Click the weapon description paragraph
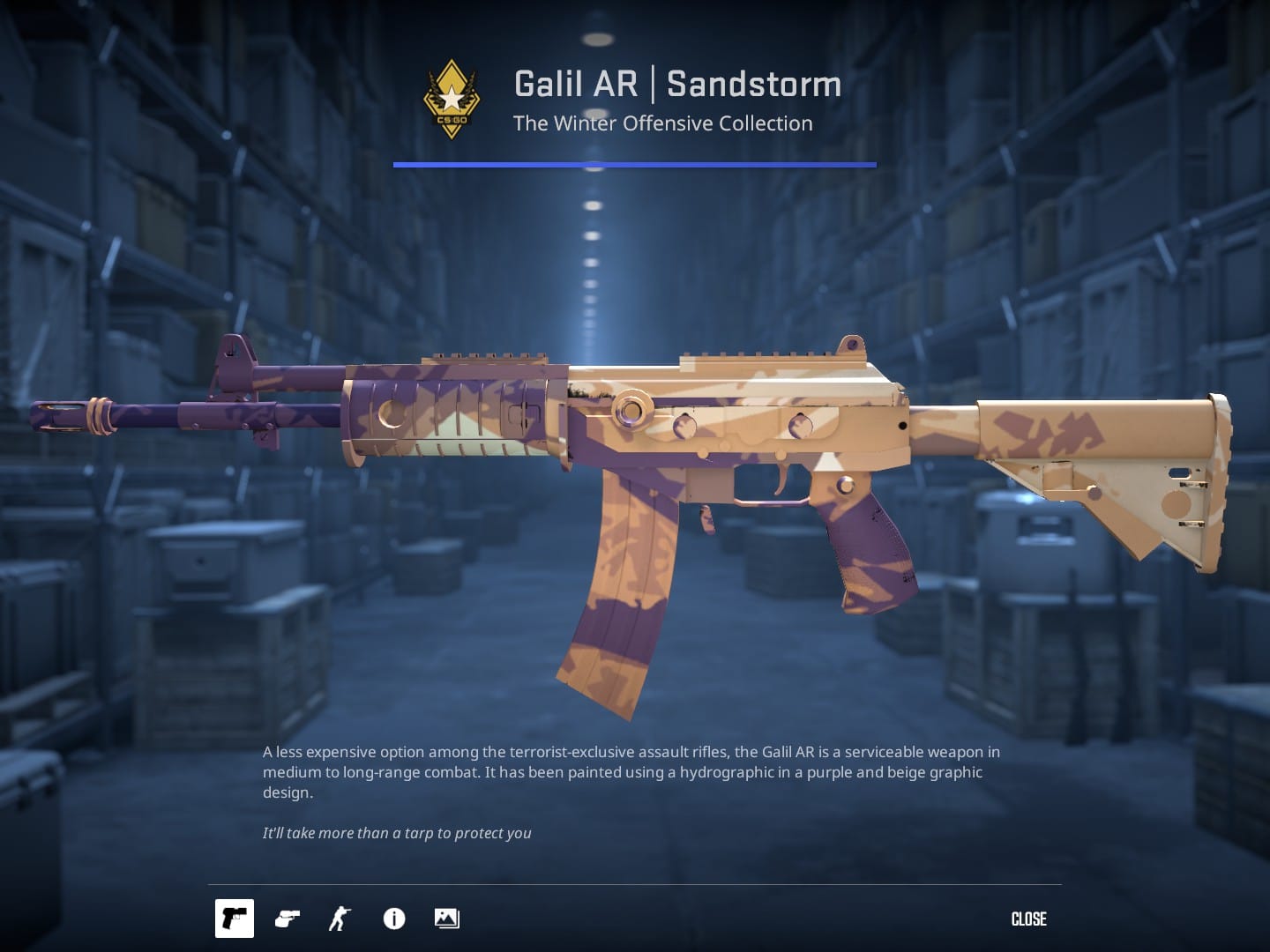1270x952 pixels. point(631,772)
